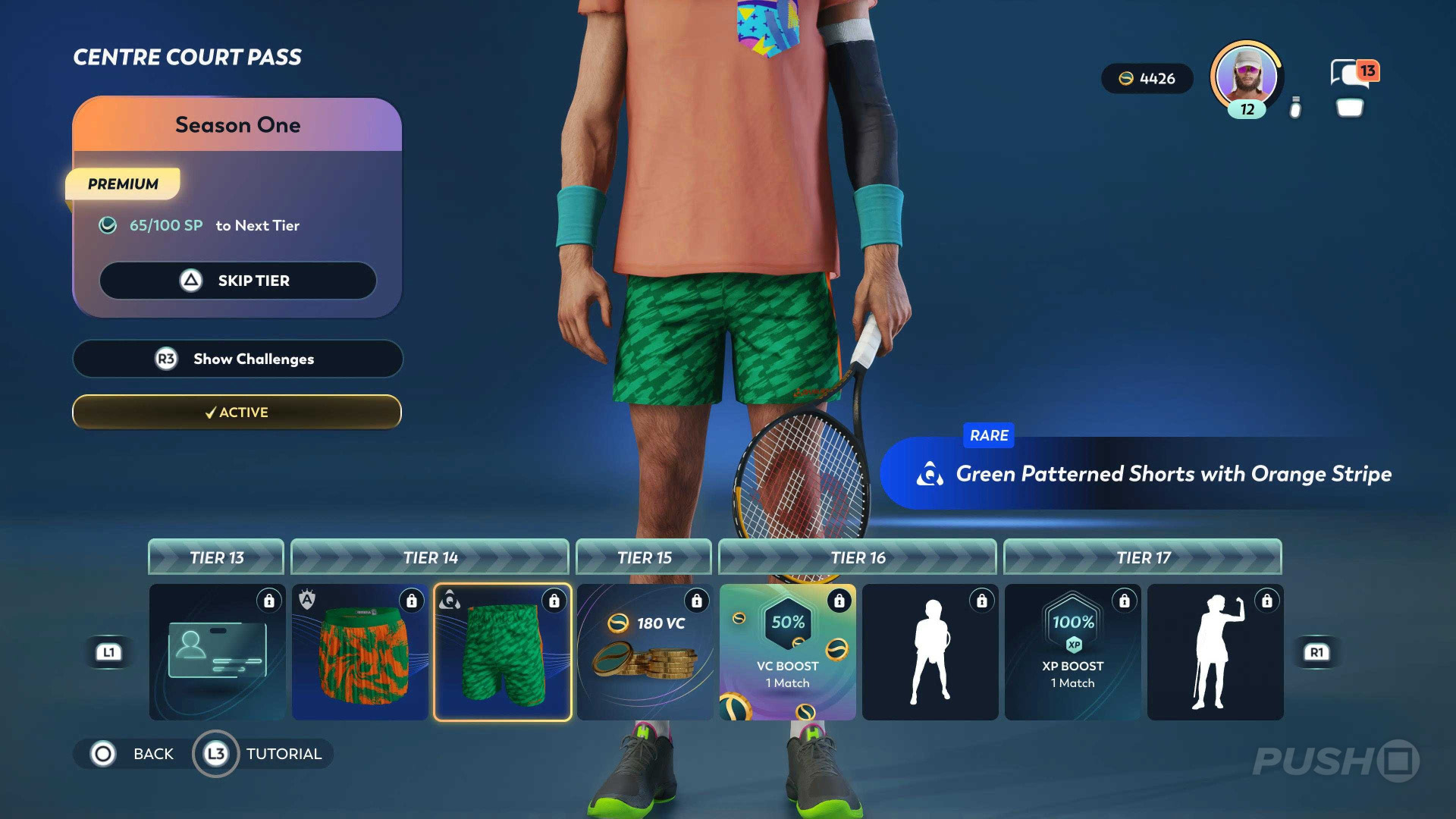Choose the orange and green patterned shorts reward
The image size is (1456, 819).
point(359,652)
